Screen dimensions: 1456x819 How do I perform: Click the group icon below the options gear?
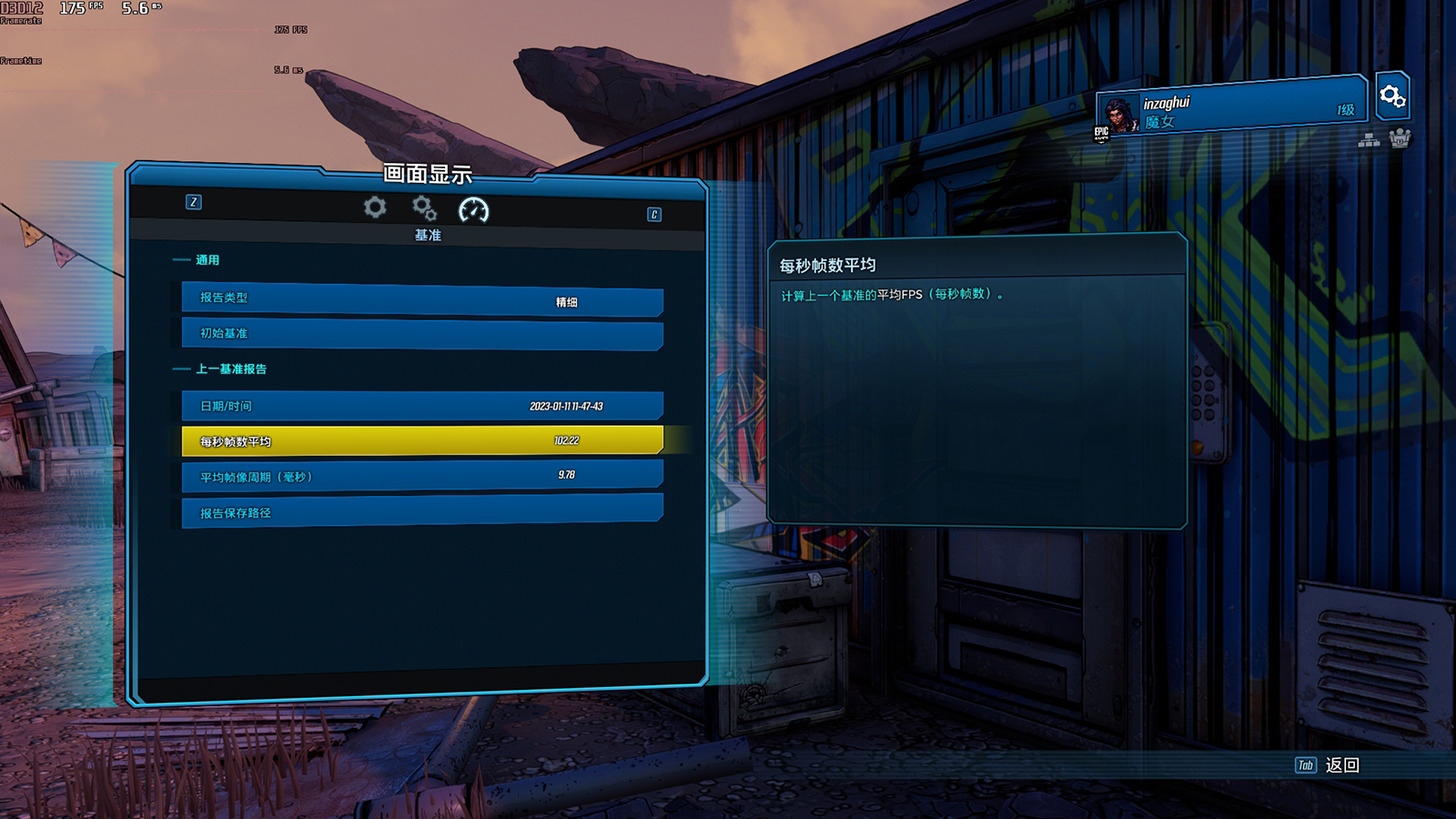[1400, 138]
